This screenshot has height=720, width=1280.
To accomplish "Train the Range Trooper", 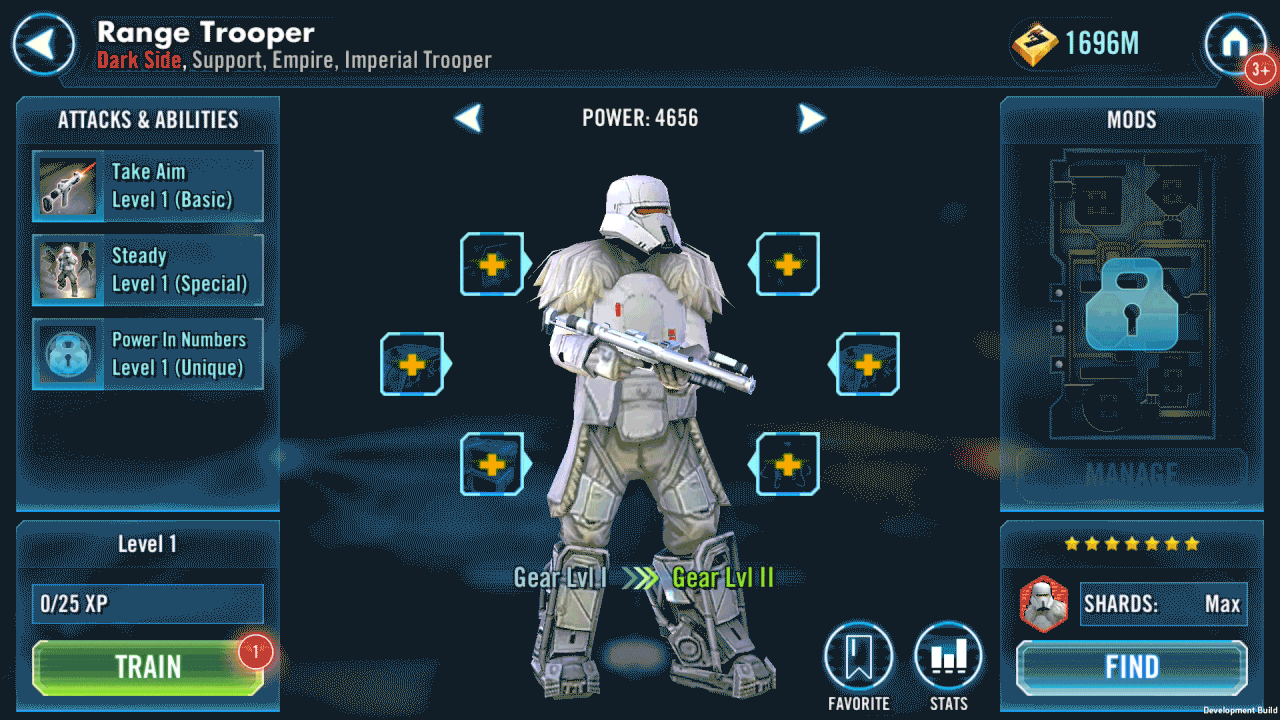I will pos(148,667).
